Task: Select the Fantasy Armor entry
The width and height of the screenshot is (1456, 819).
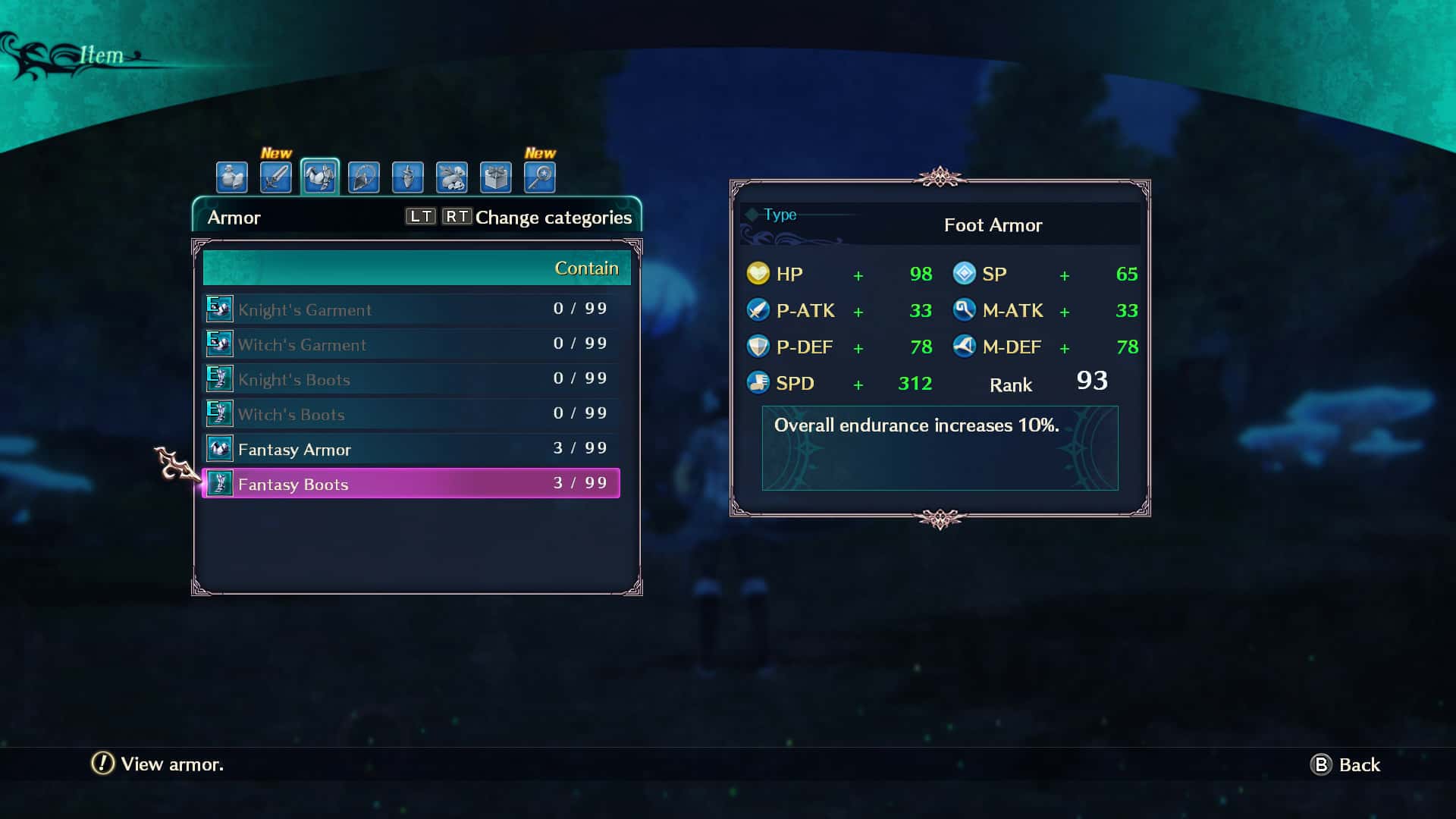Action: click(x=294, y=449)
